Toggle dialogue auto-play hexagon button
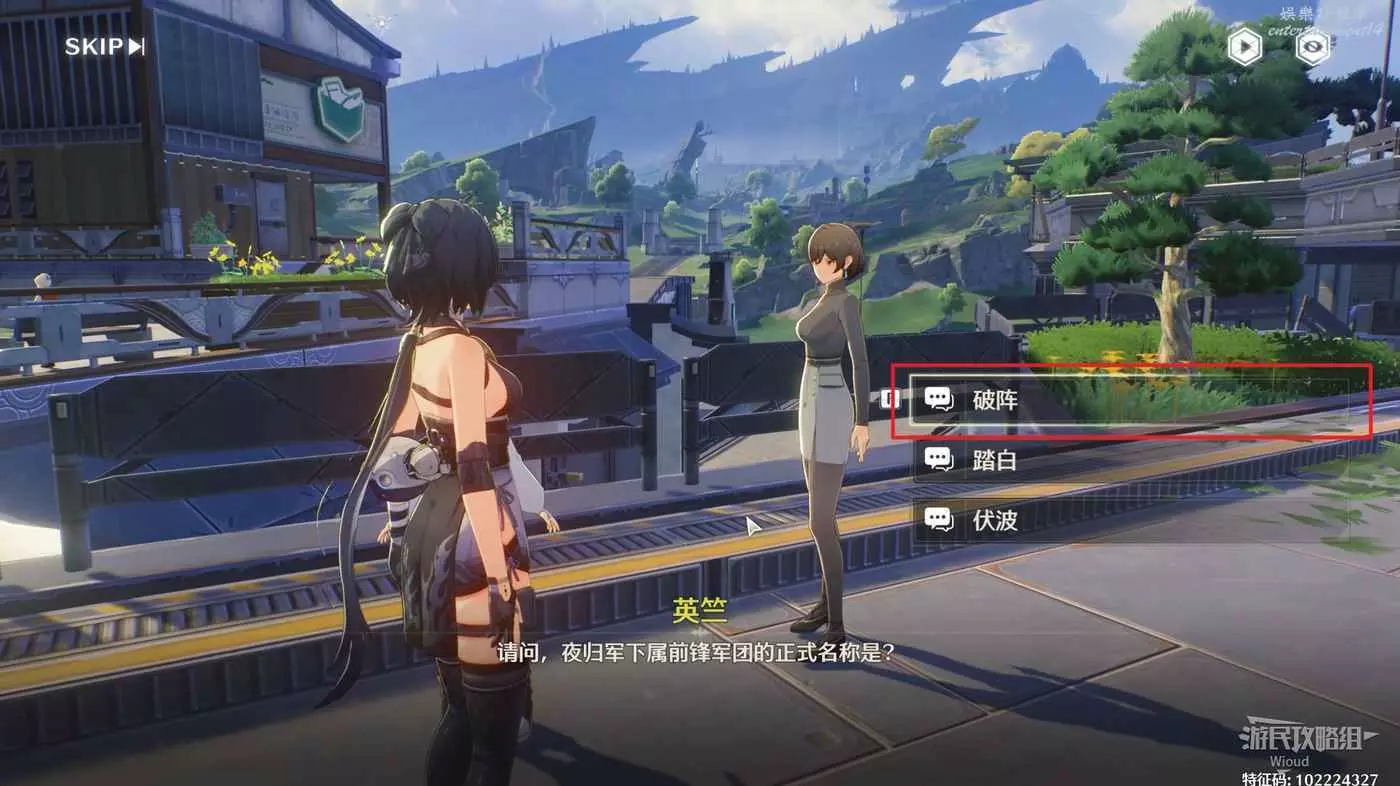1400x786 pixels. tap(1244, 47)
